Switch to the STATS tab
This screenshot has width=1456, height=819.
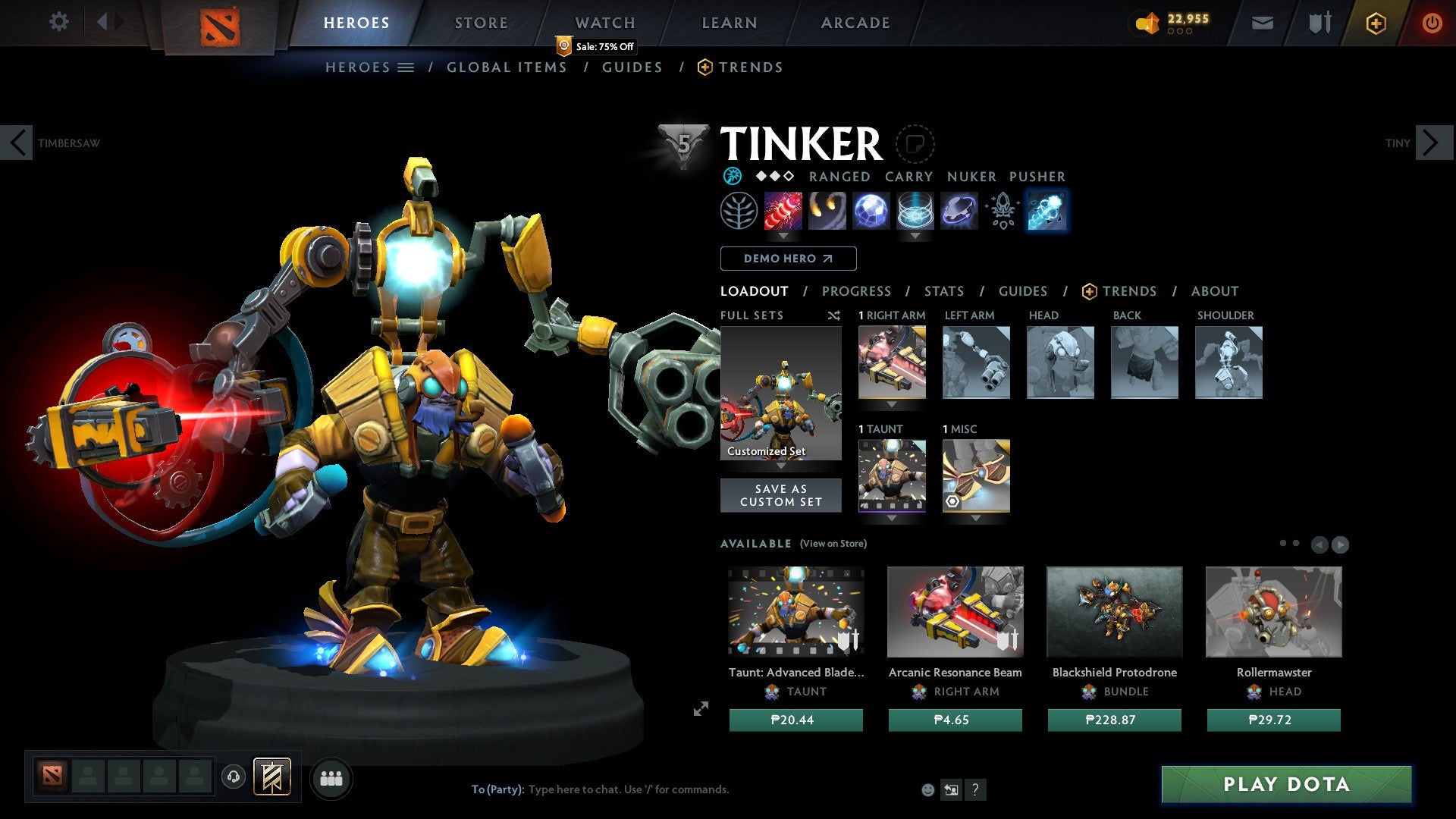tap(943, 291)
